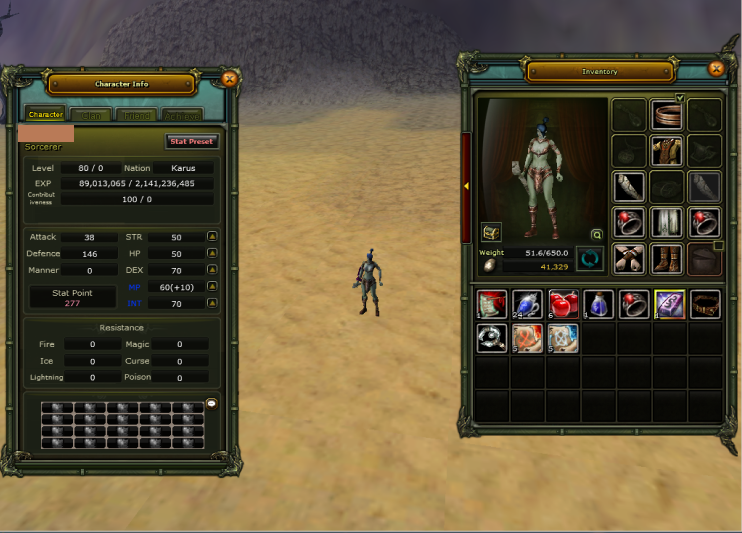The height and width of the screenshot is (533, 742).
Task: Close the Character Info window
Action: point(229,78)
